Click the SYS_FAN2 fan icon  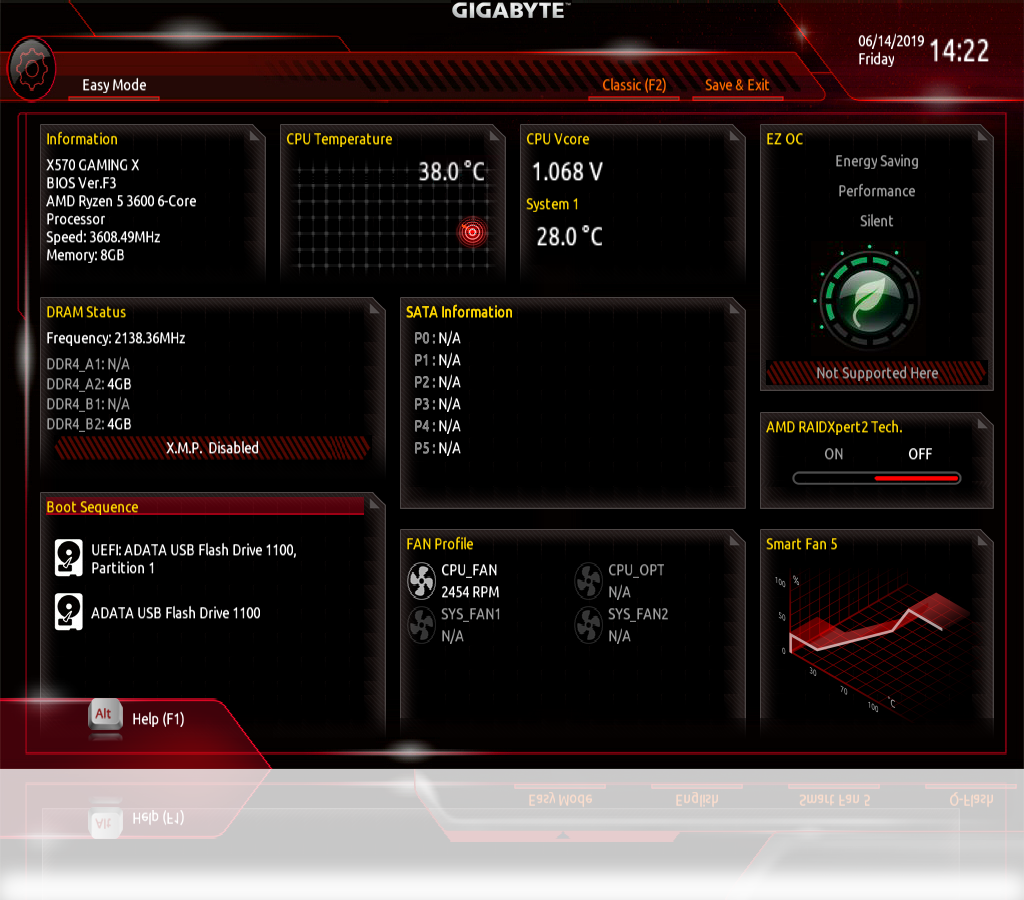589,624
